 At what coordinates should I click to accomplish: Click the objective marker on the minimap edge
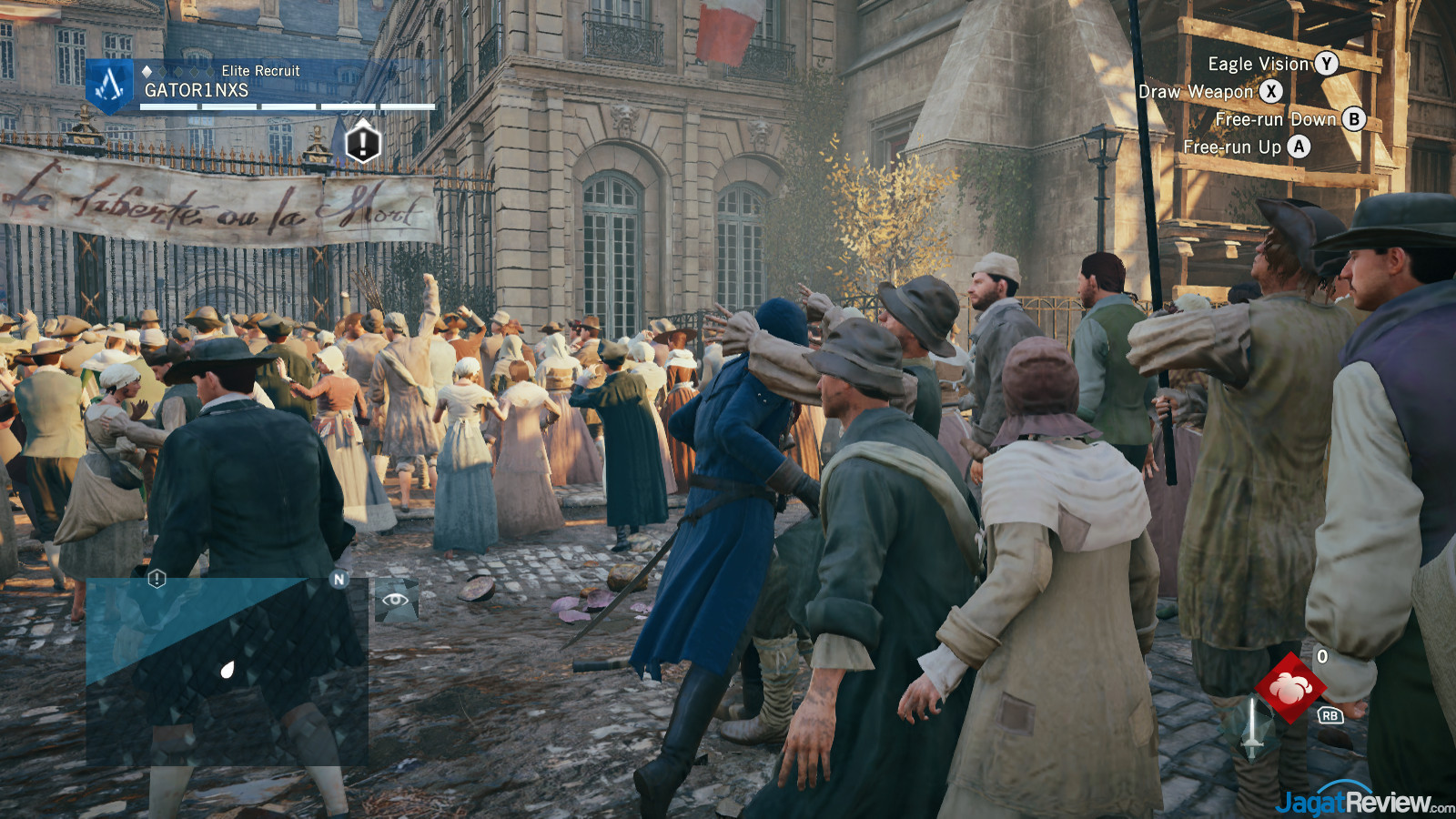click(x=157, y=579)
